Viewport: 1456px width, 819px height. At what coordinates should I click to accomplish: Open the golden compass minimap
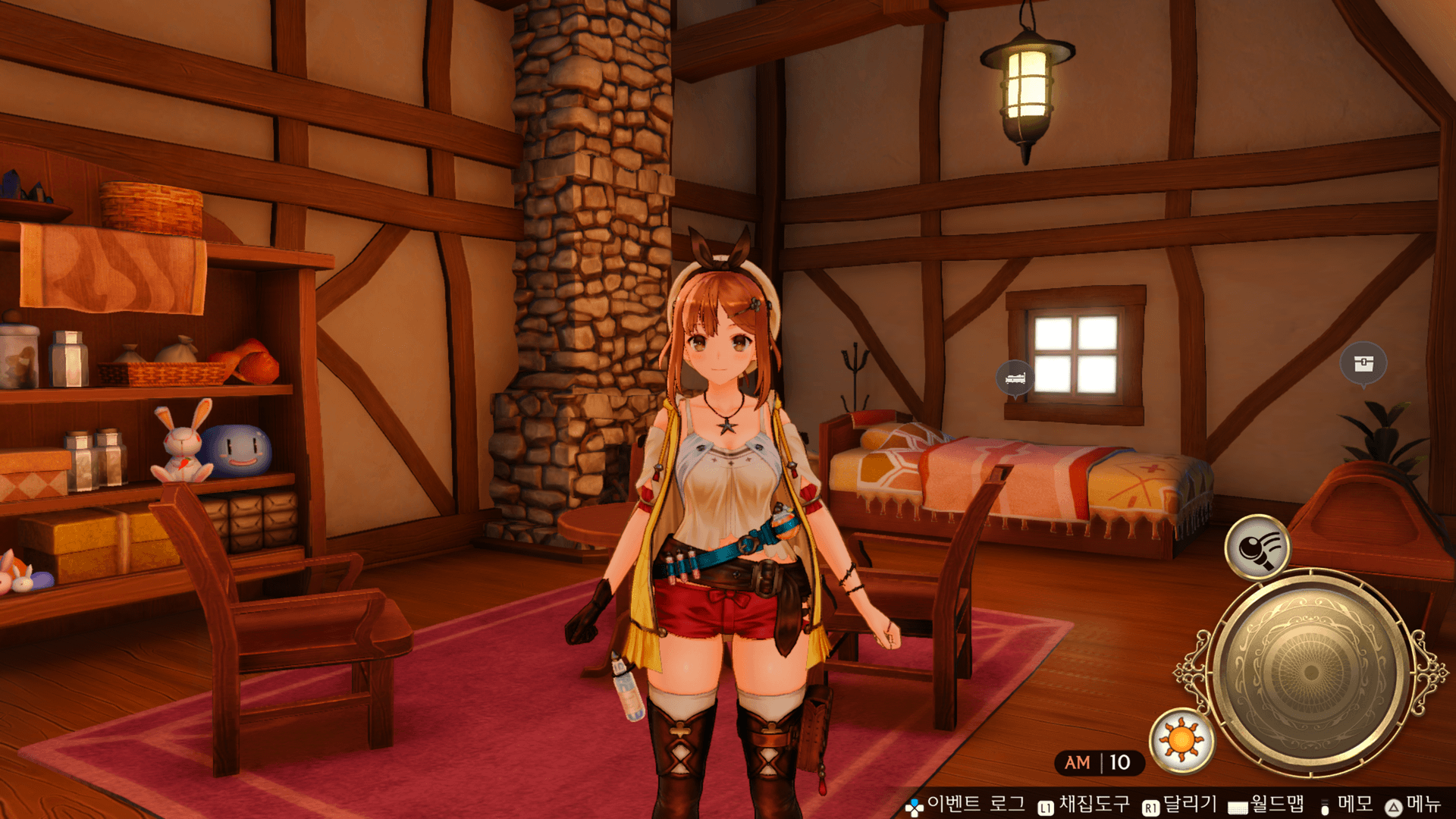coord(1310,673)
